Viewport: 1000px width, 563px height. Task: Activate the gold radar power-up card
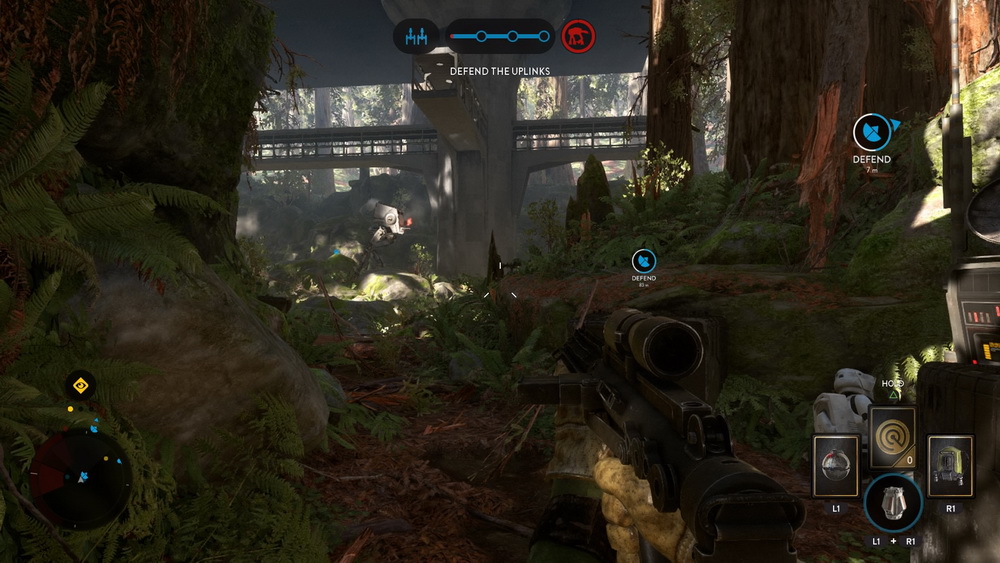tap(892, 438)
